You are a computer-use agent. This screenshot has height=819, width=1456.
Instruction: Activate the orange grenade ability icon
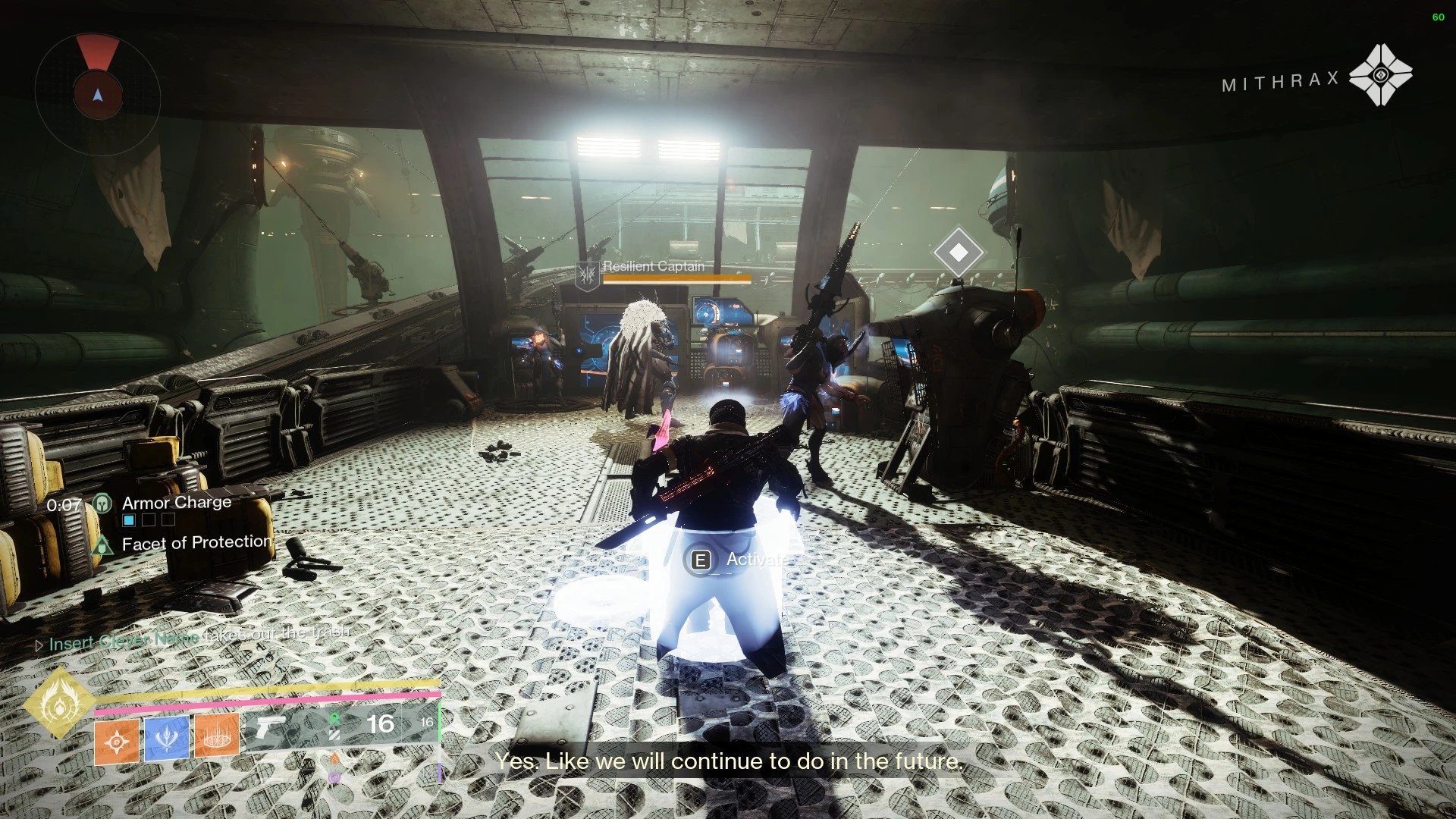(x=117, y=742)
